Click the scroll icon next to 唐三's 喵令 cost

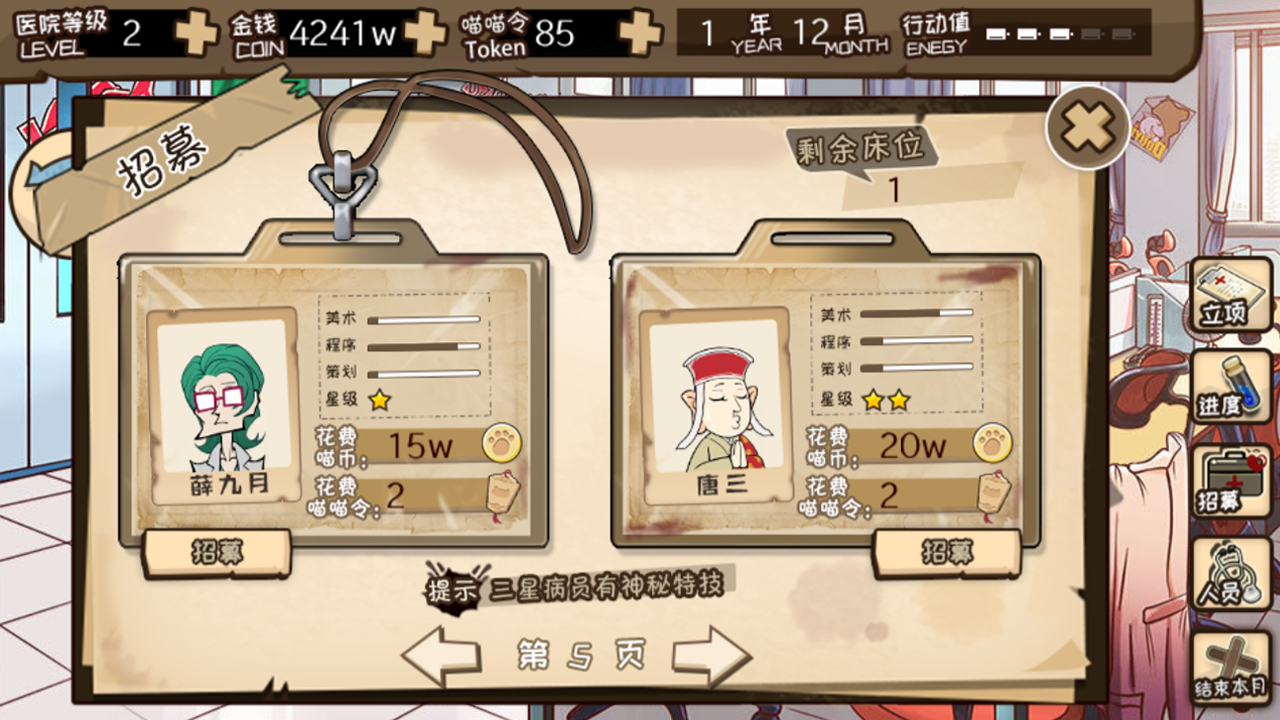tap(993, 494)
